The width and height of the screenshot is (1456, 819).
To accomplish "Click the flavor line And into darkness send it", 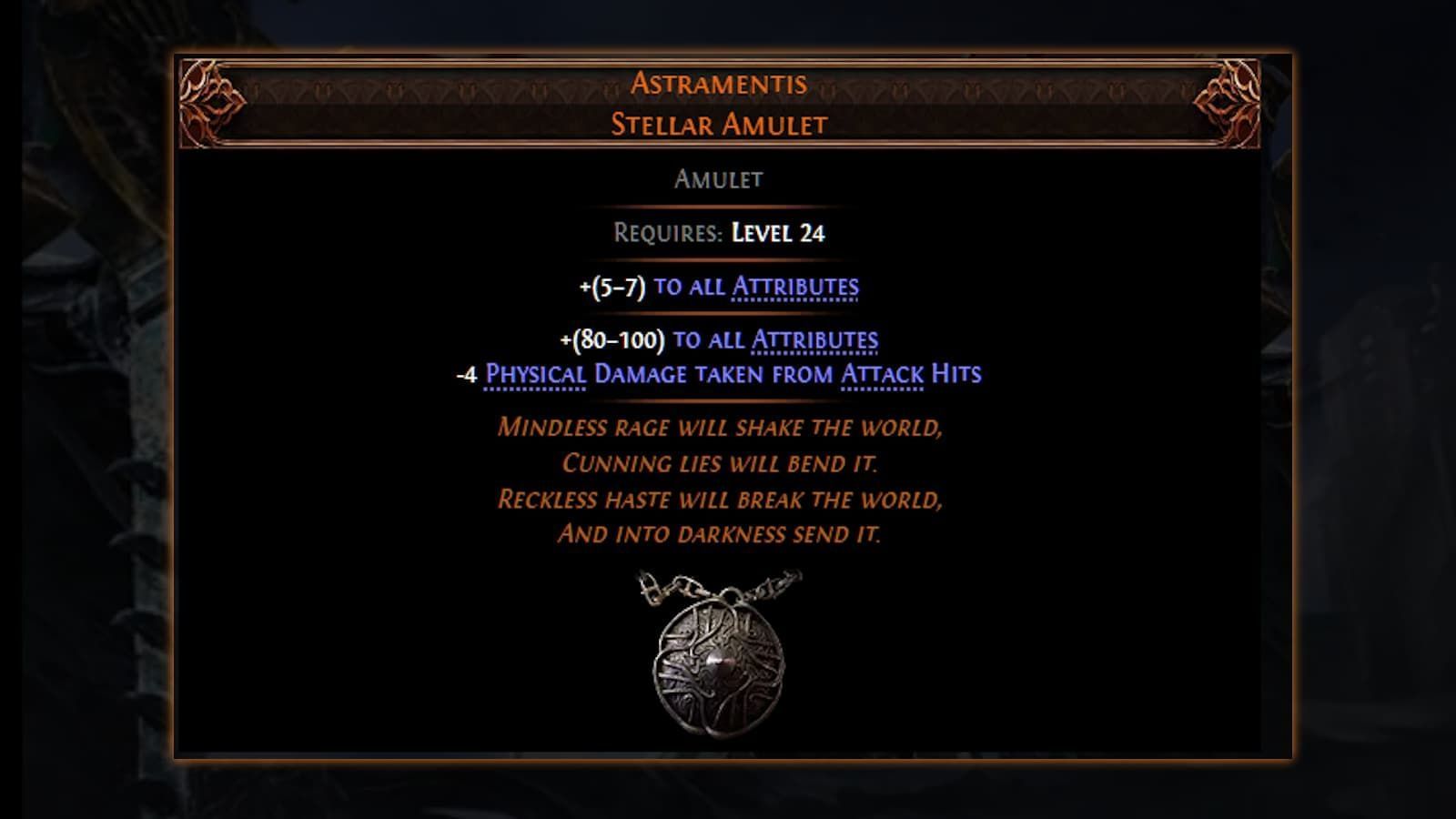I will (722, 535).
